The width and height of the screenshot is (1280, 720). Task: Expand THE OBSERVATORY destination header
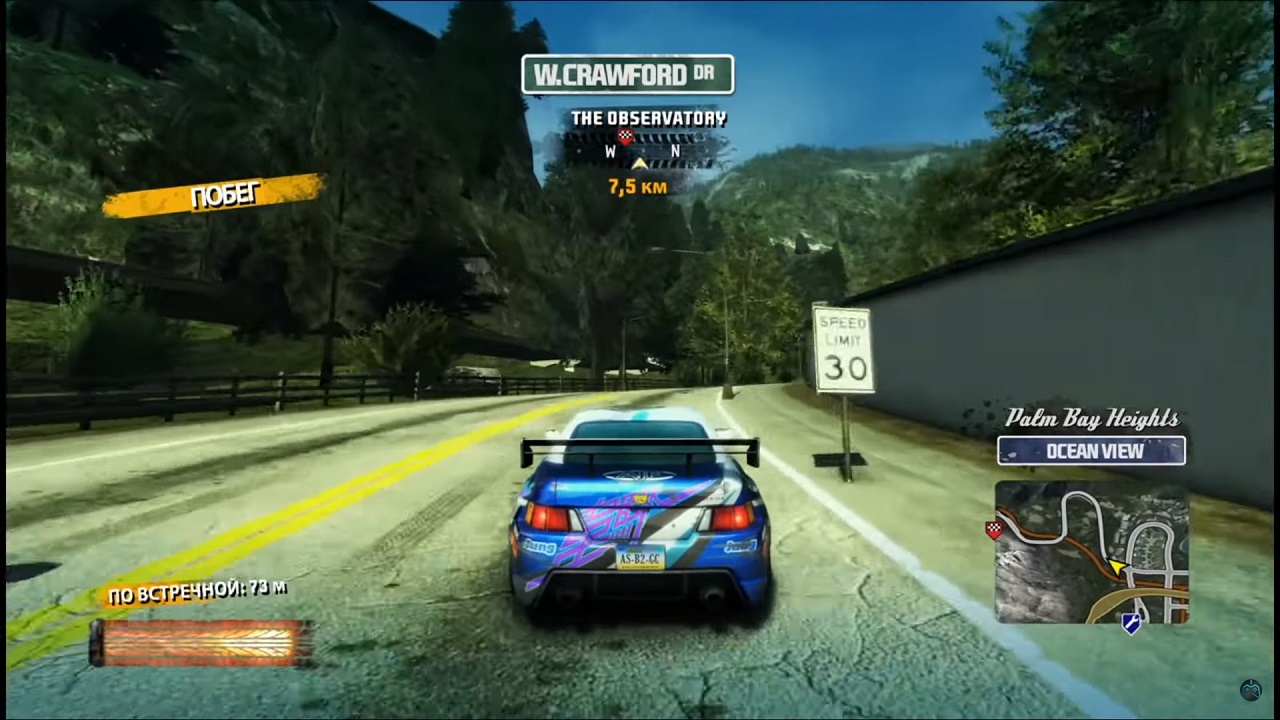(x=651, y=116)
